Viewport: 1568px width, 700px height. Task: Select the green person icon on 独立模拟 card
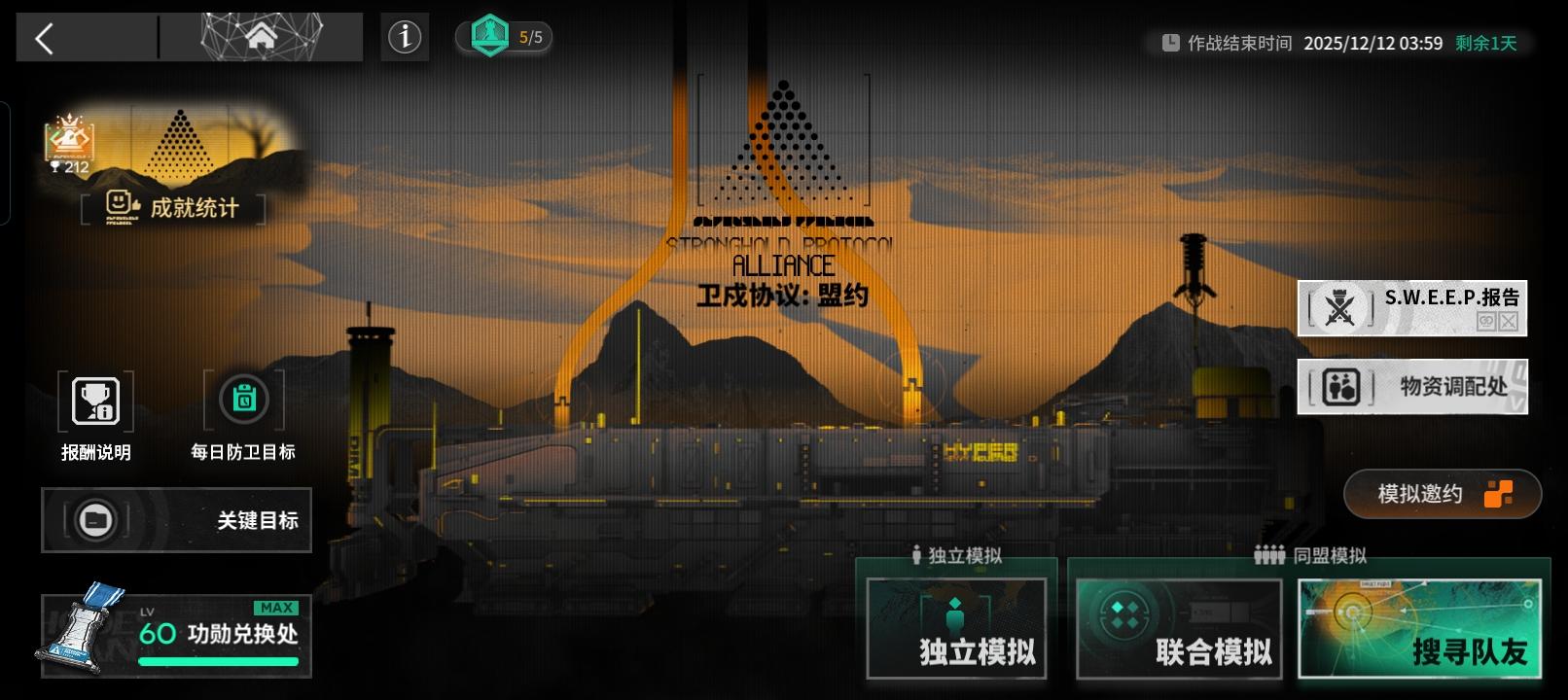955,614
